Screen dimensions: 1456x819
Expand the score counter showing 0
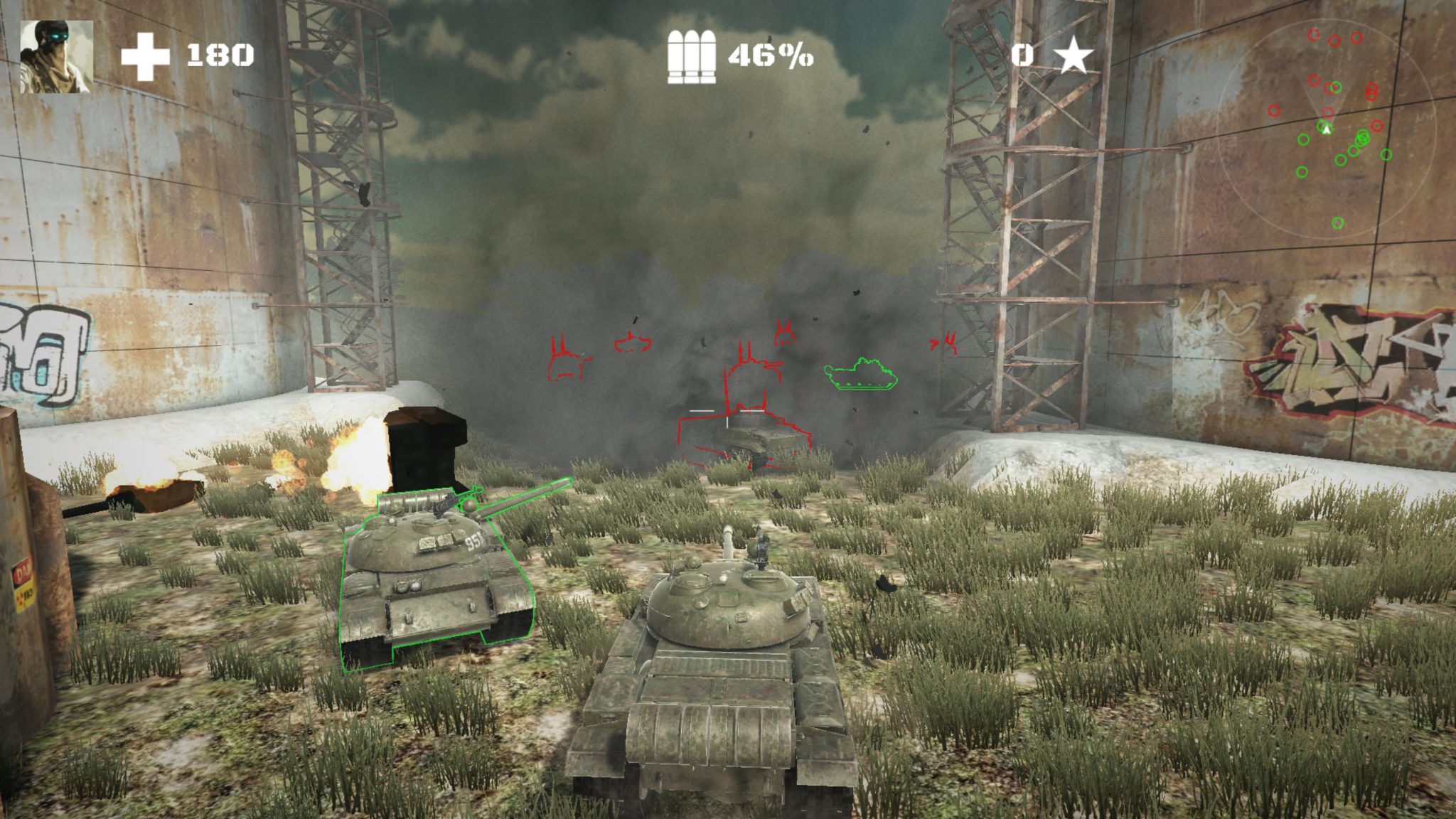(x=1022, y=53)
